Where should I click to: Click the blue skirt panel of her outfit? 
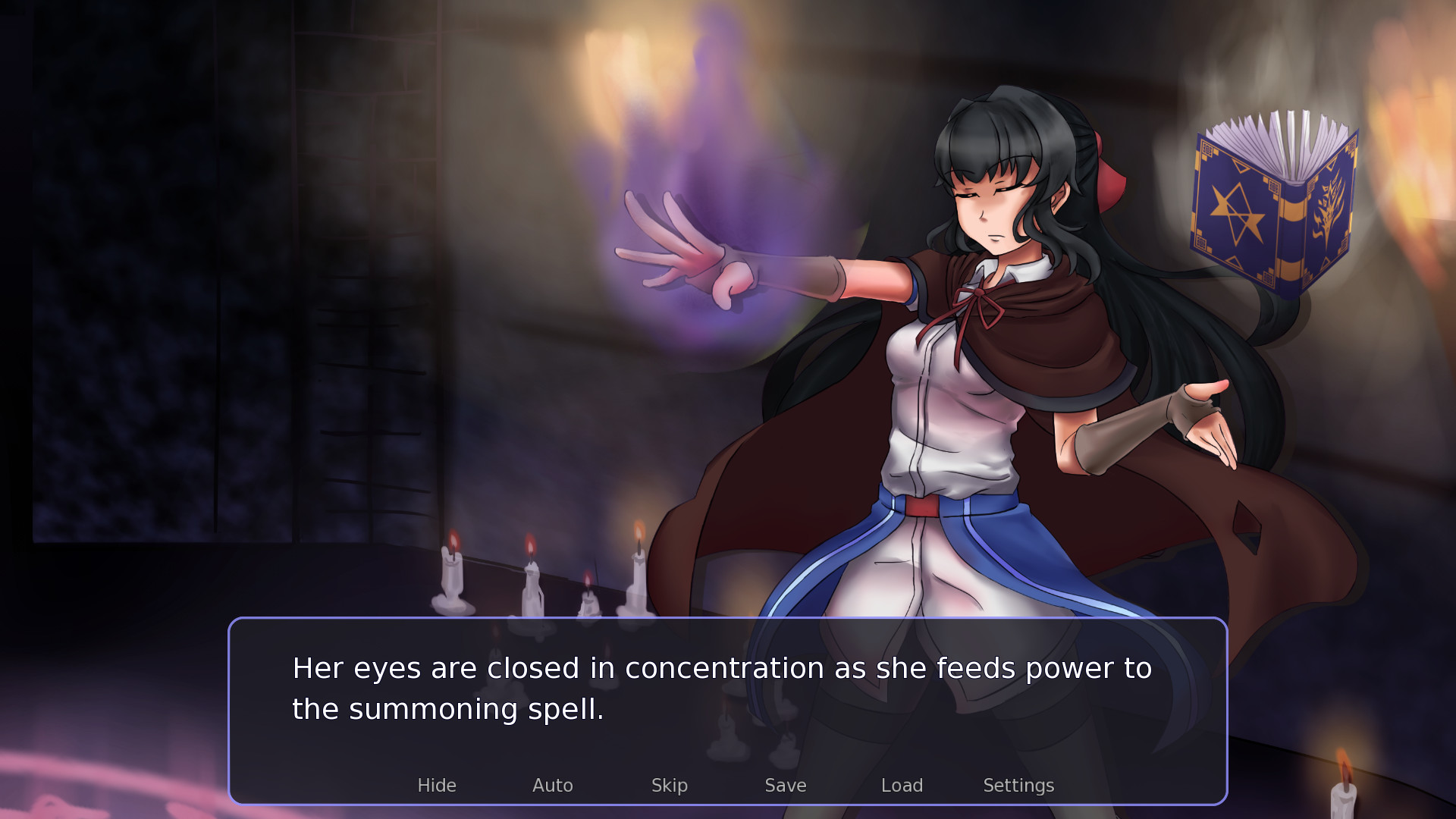pyautogui.click(x=1001, y=546)
